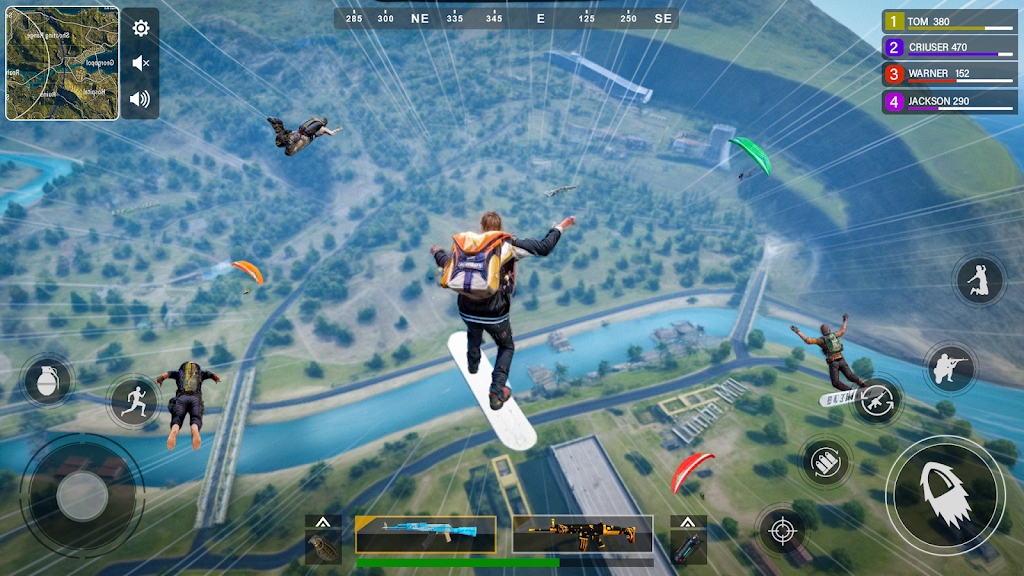Open the gear settings icon
Viewport: 1024px width, 576px height.
141,28
